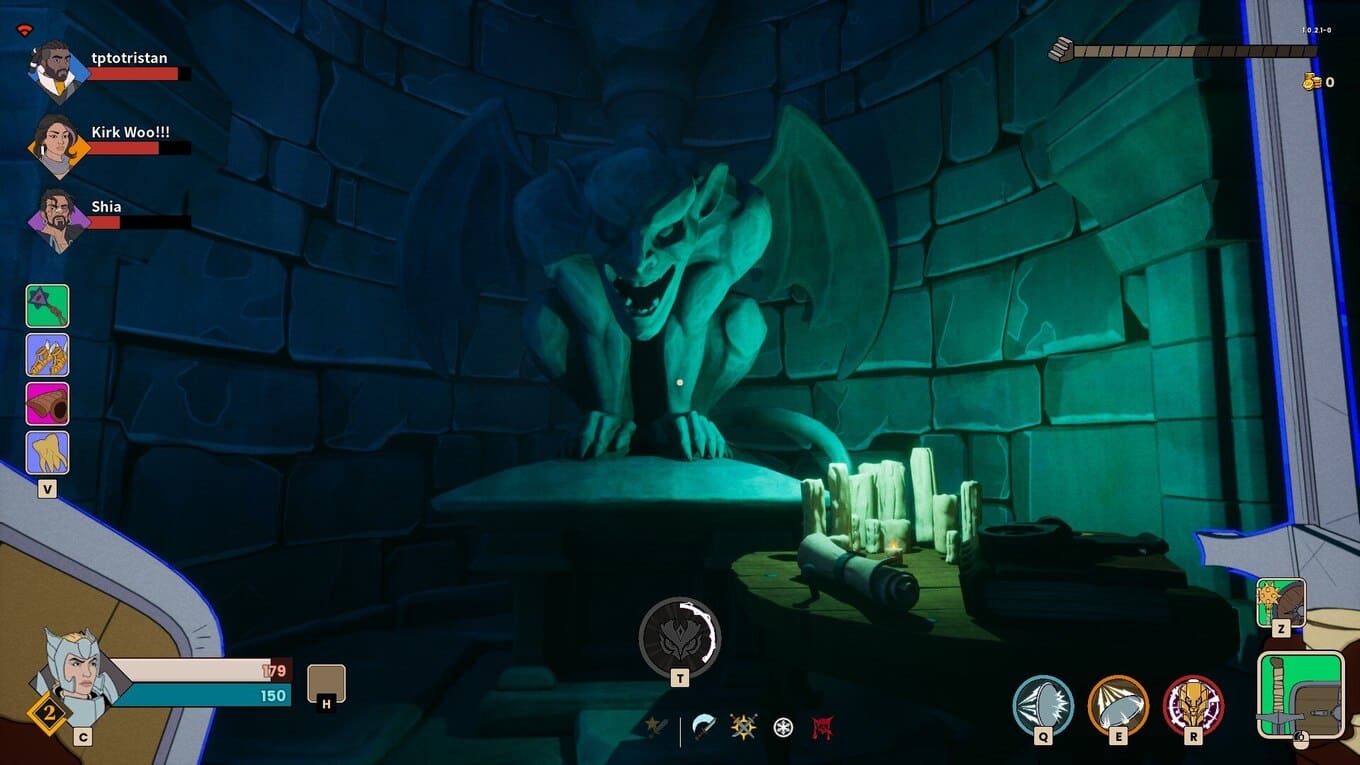Click the red demon mask status icon
The width and height of the screenshot is (1360, 765).
tap(823, 728)
